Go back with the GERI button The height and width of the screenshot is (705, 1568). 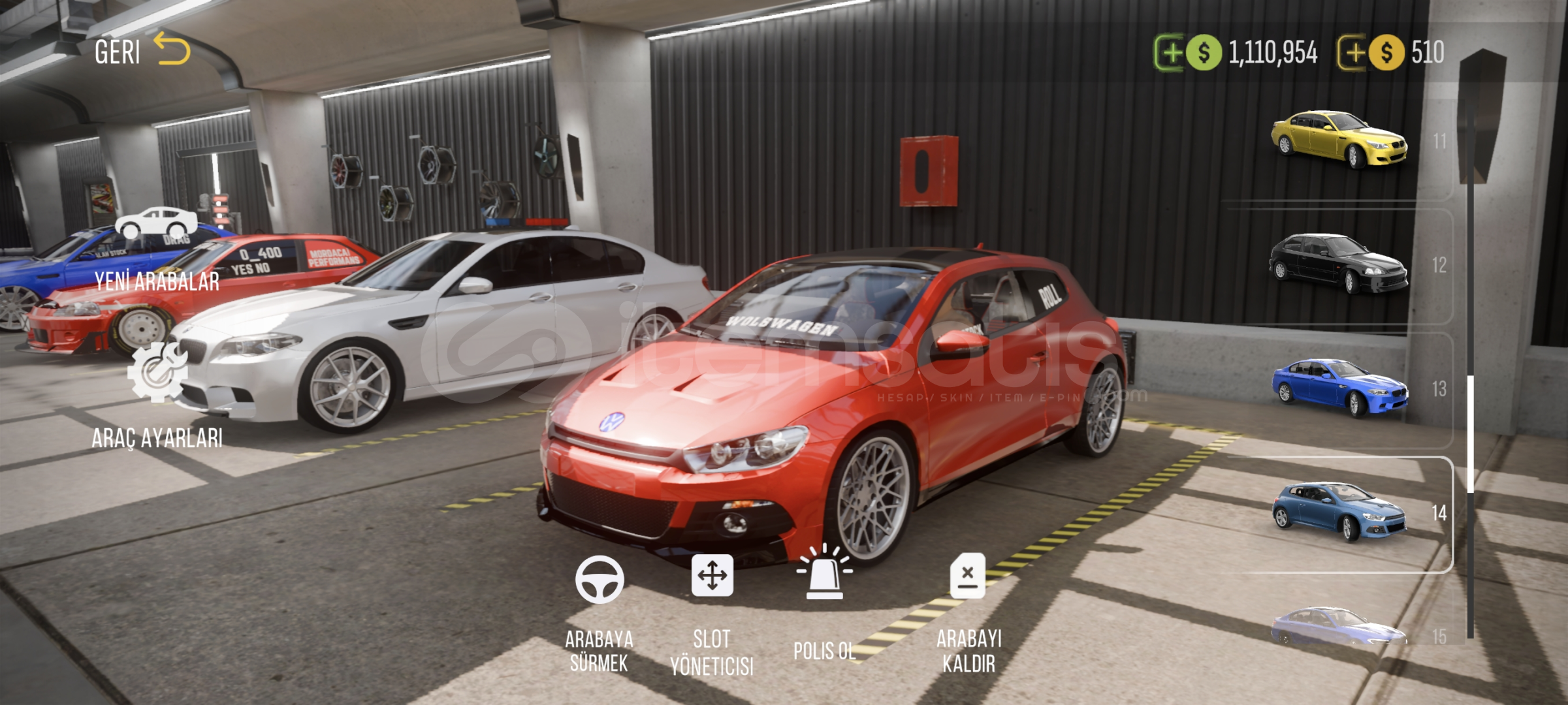click(141, 51)
